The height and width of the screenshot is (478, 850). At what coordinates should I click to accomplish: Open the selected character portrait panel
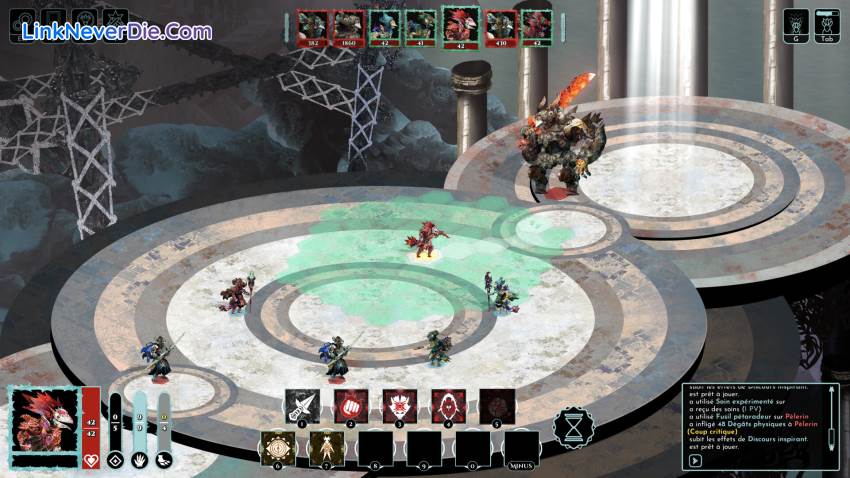coord(43,420)
